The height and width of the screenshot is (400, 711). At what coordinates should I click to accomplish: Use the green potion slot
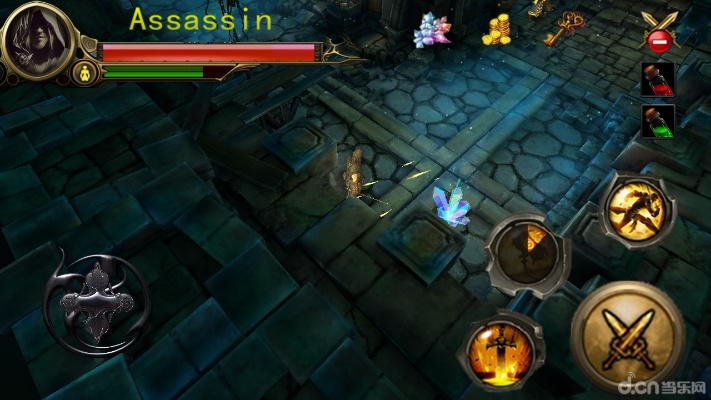[x=655, y=122]
